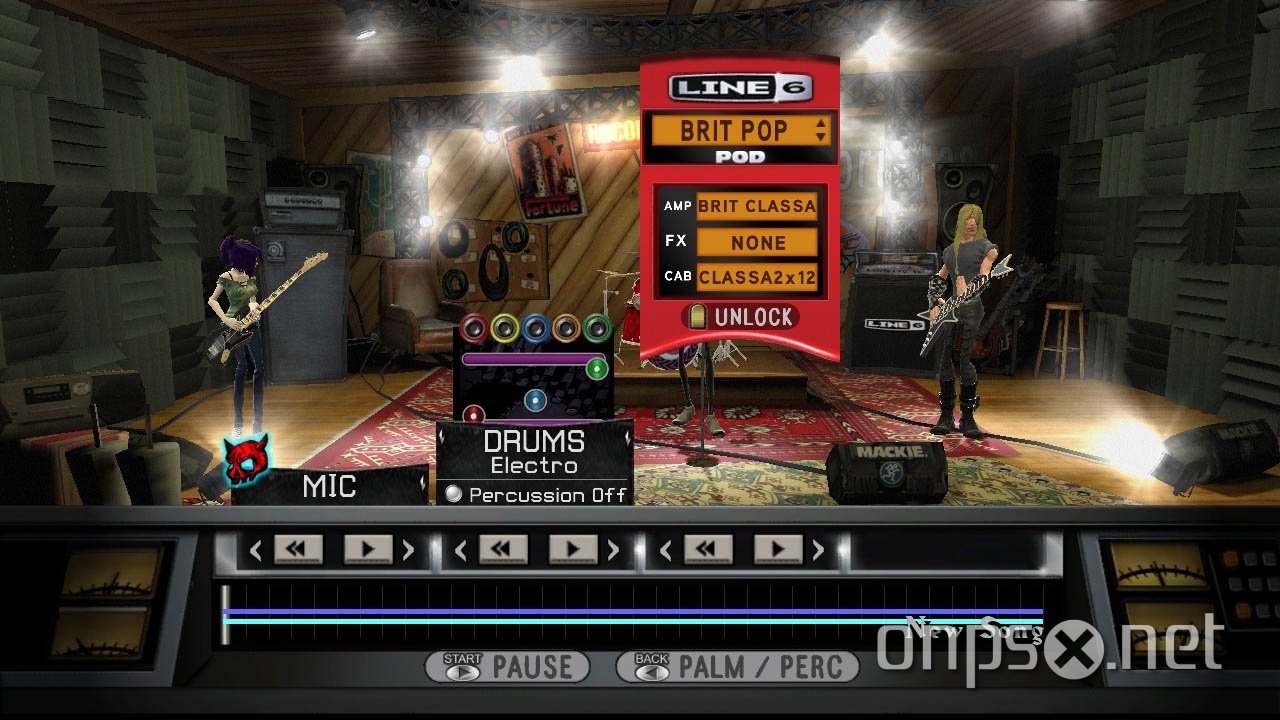Image resolution: width=1280 pixels, height=720 pixels.
Task: Select the orange fret peg icon
Action: pos(566,328)
